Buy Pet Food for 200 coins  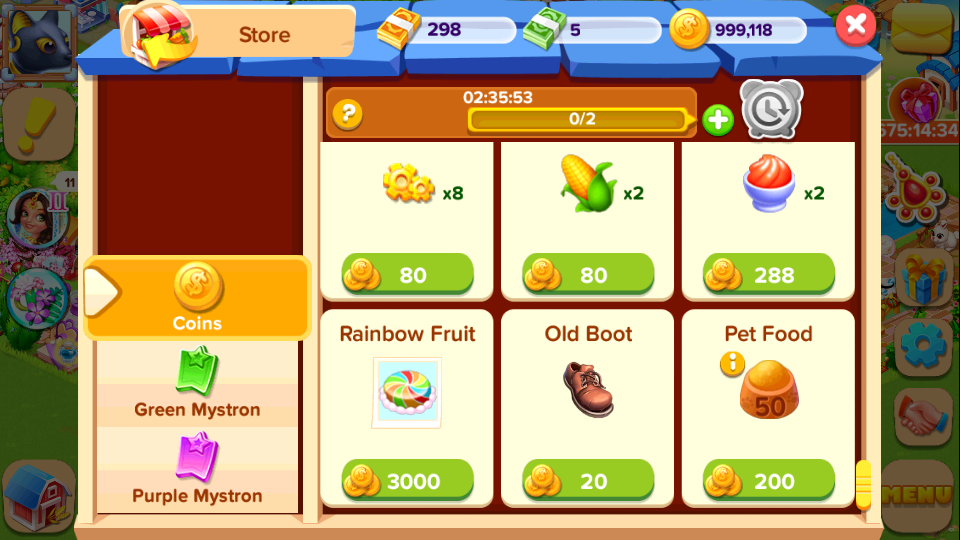[x=769, y=481]
